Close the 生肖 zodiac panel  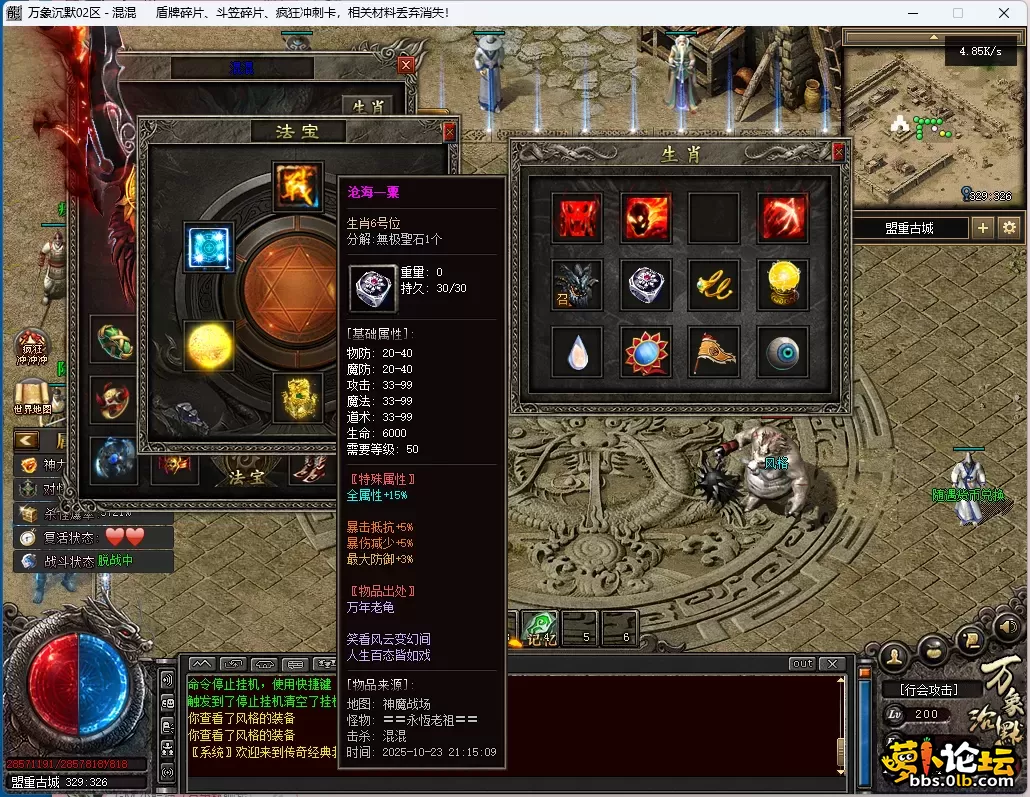click(838, 152)
